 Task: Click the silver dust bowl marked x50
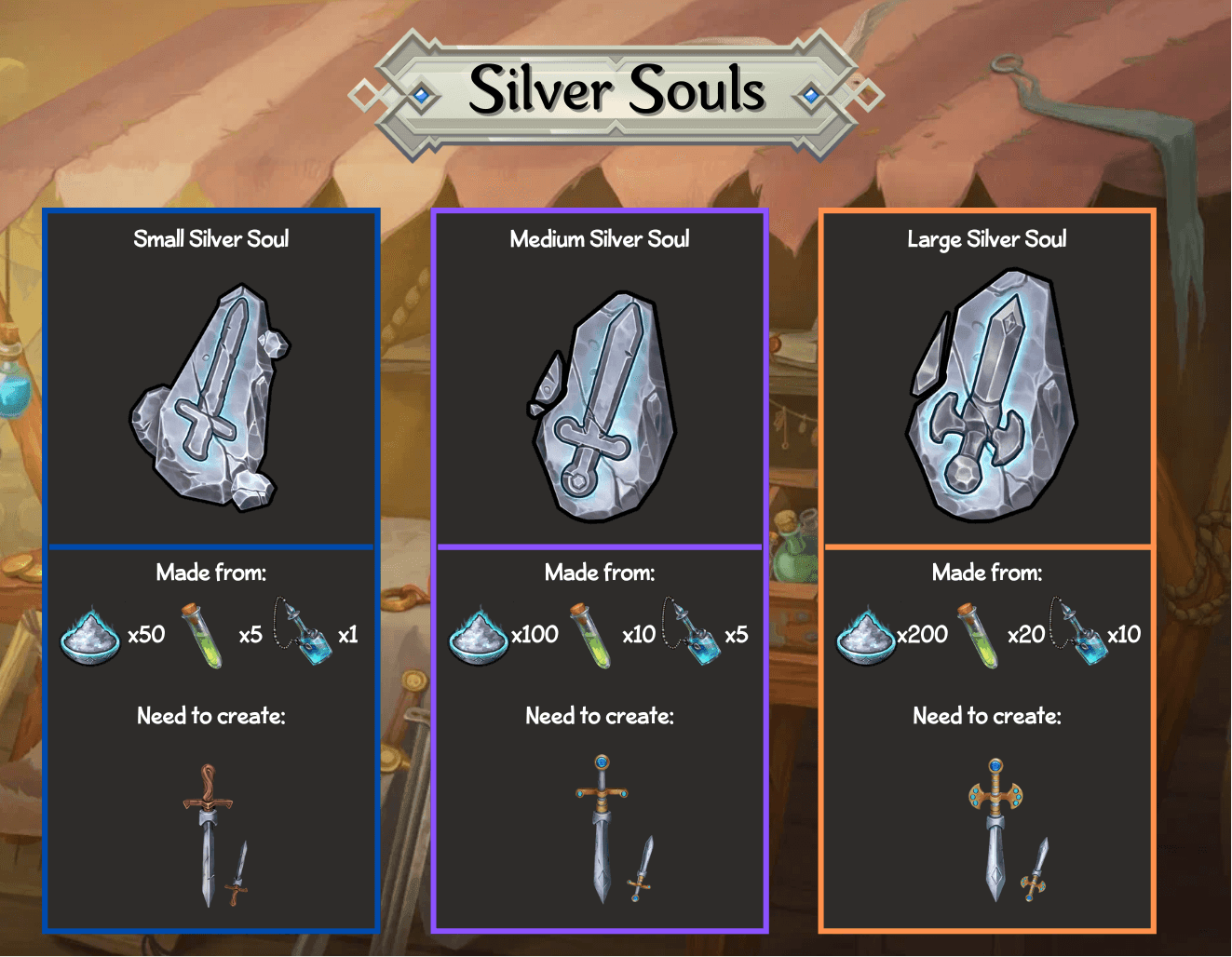tap(90, 635)
